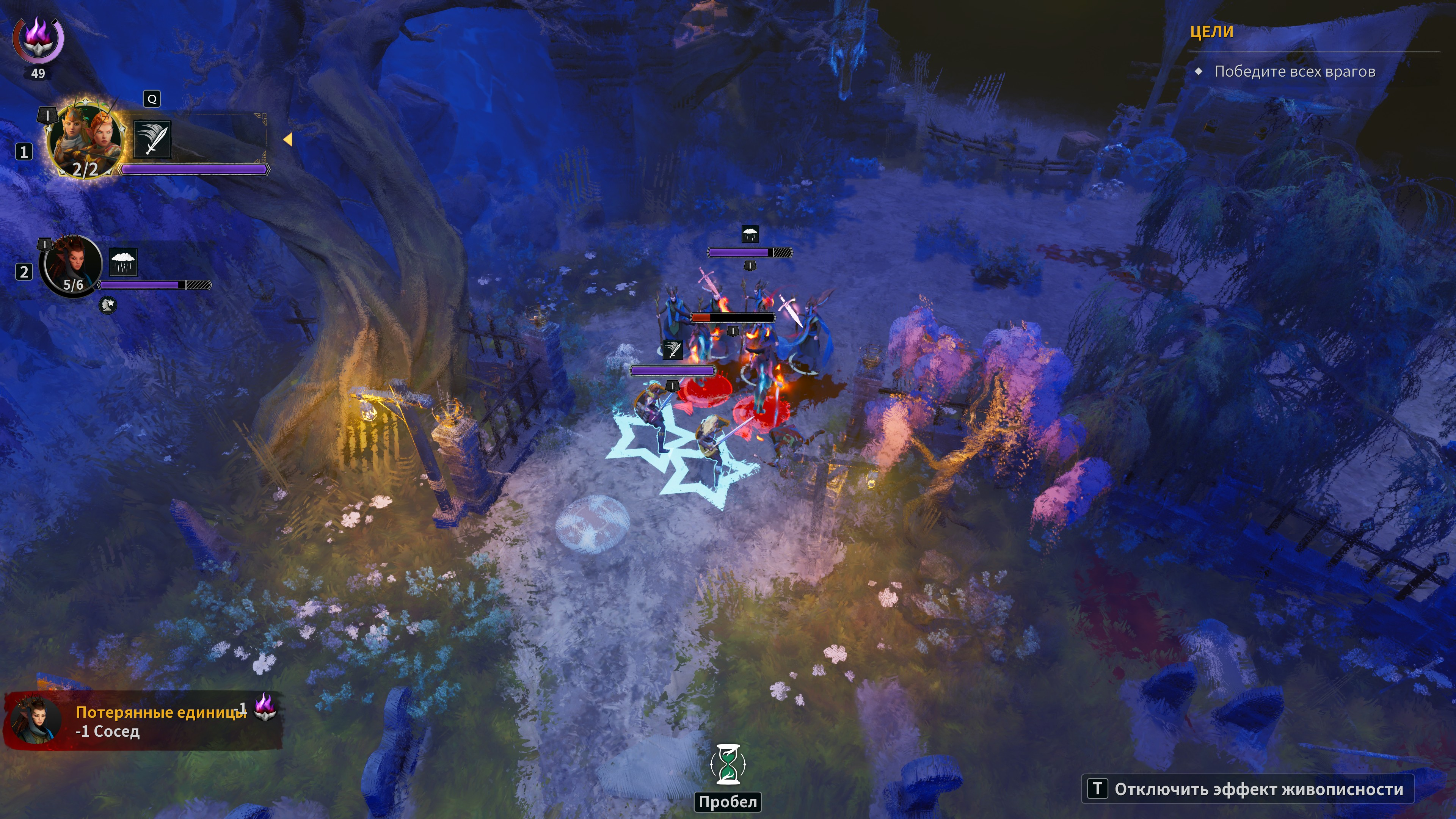Activate the feathered sword ability icon
The width and height of the screenshot is (1456, 819).
pos(152,139)
